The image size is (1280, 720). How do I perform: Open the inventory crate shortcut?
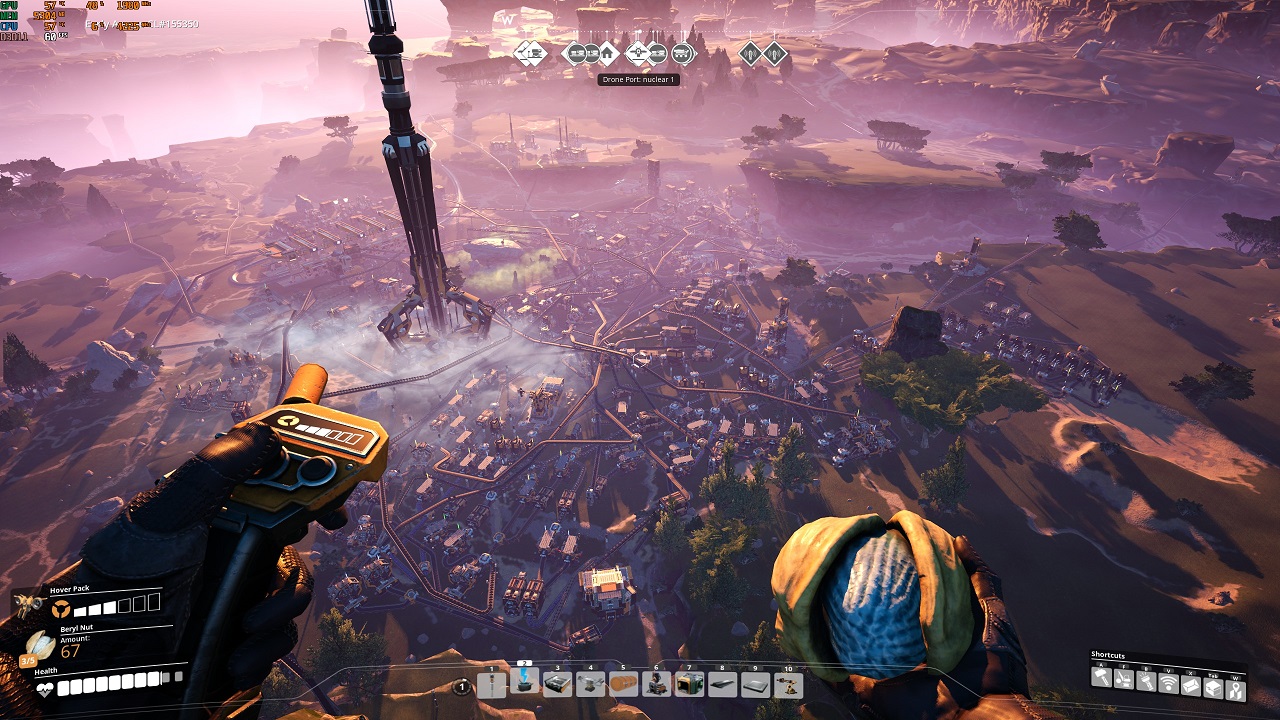pos(1213,685)
